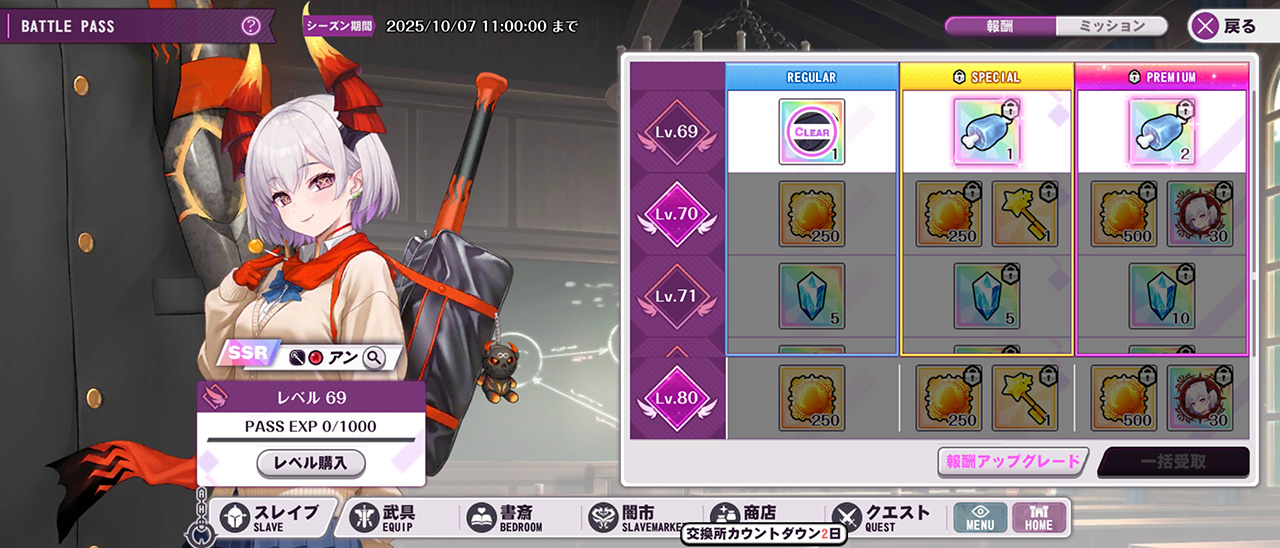Select the Lv.70 premium character shard reward
Viewport: 1280px width, 548px height.
click(x=1200, y=214)
